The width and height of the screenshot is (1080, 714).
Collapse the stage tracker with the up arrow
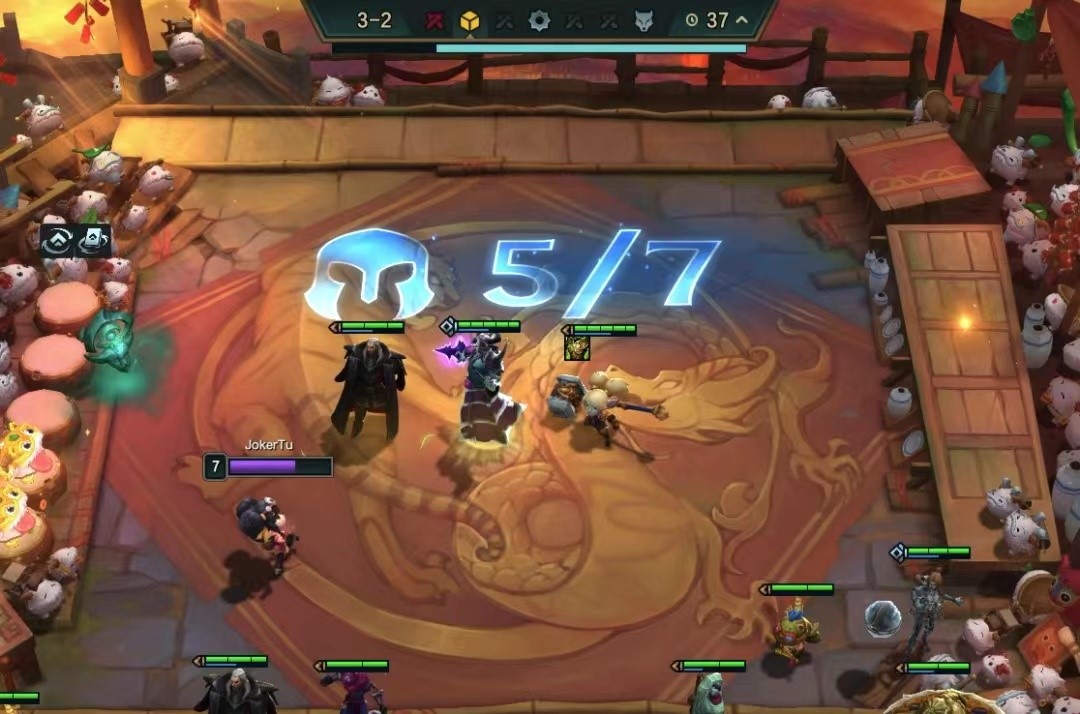(742, 19)
